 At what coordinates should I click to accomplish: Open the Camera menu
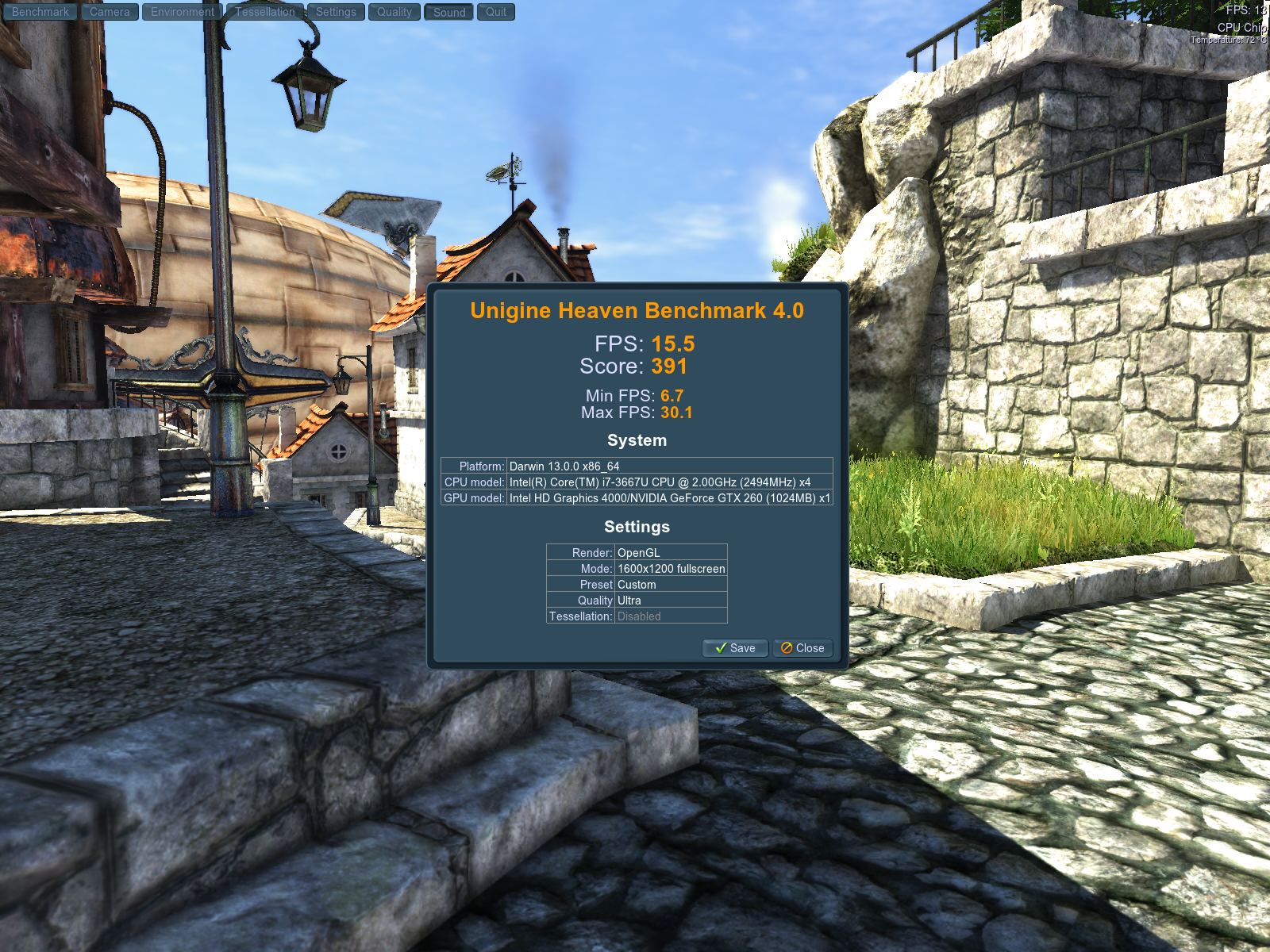click(x=110, y=12)
